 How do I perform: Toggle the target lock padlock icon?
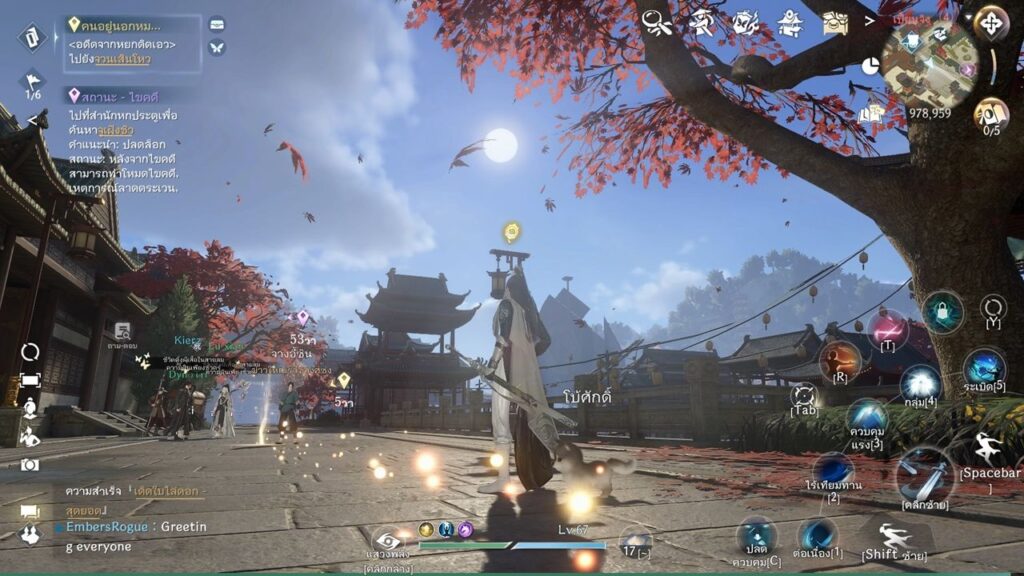[942, 311]
